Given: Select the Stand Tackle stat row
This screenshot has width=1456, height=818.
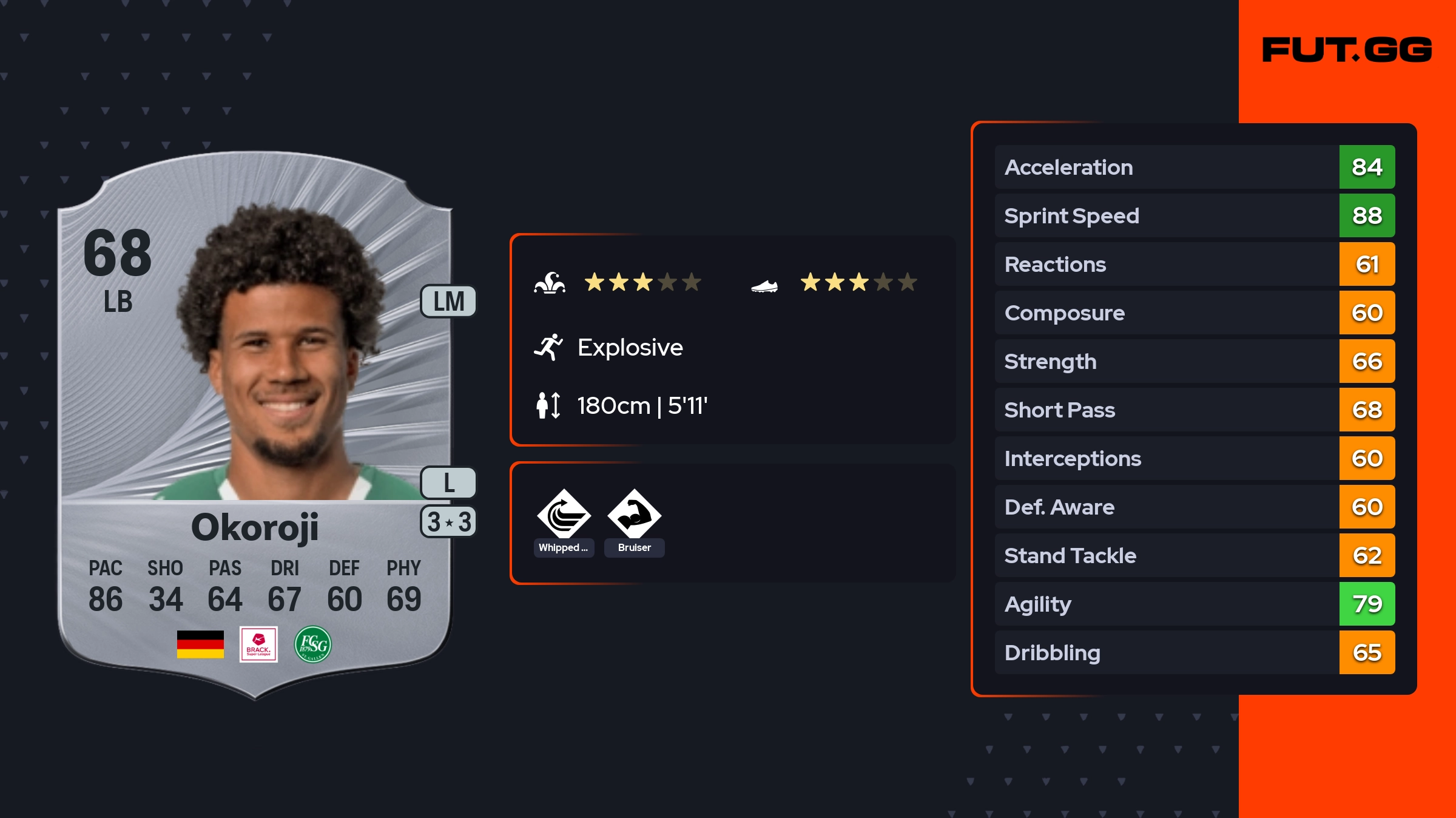Looking at the screenshot, I should [1194, 555].
